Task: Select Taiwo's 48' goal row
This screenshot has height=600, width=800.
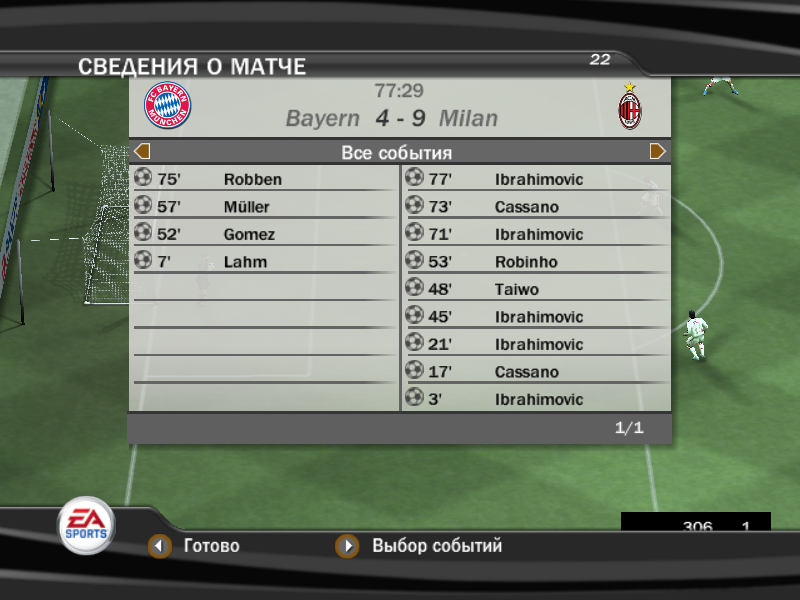Action: click(x=536, y=289)
